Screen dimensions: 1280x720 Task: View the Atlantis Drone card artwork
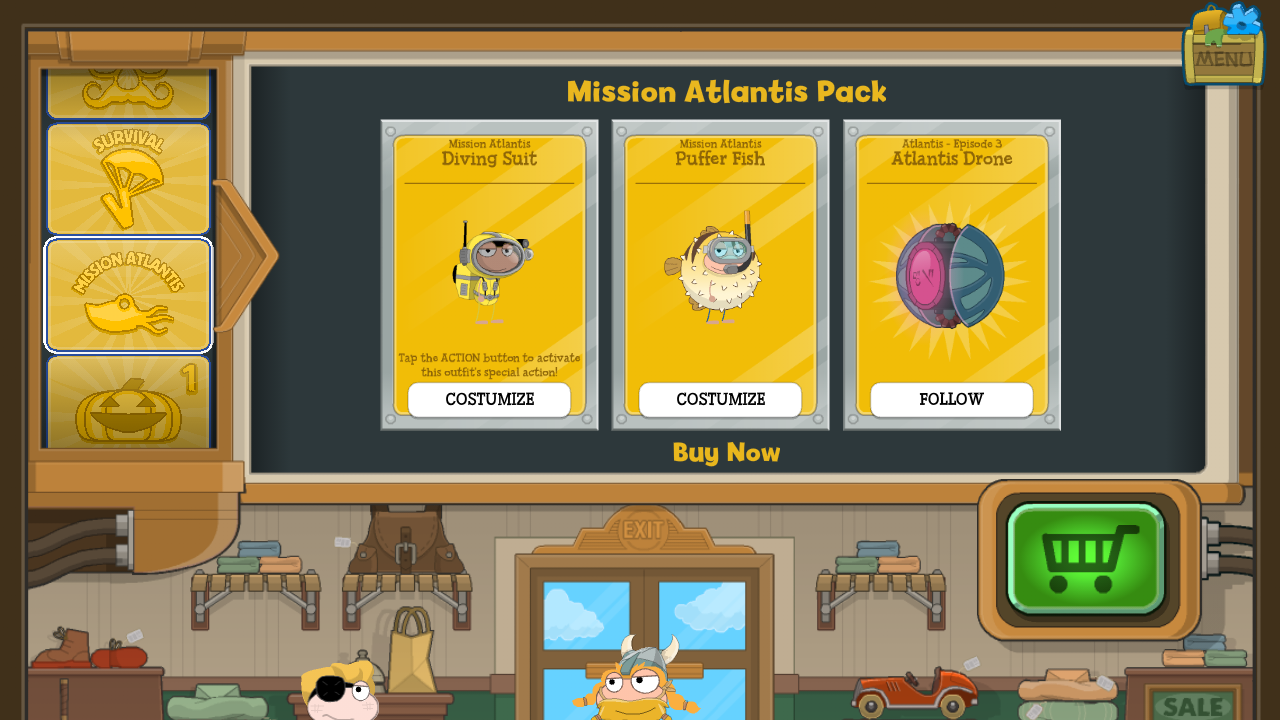(951, 275)
